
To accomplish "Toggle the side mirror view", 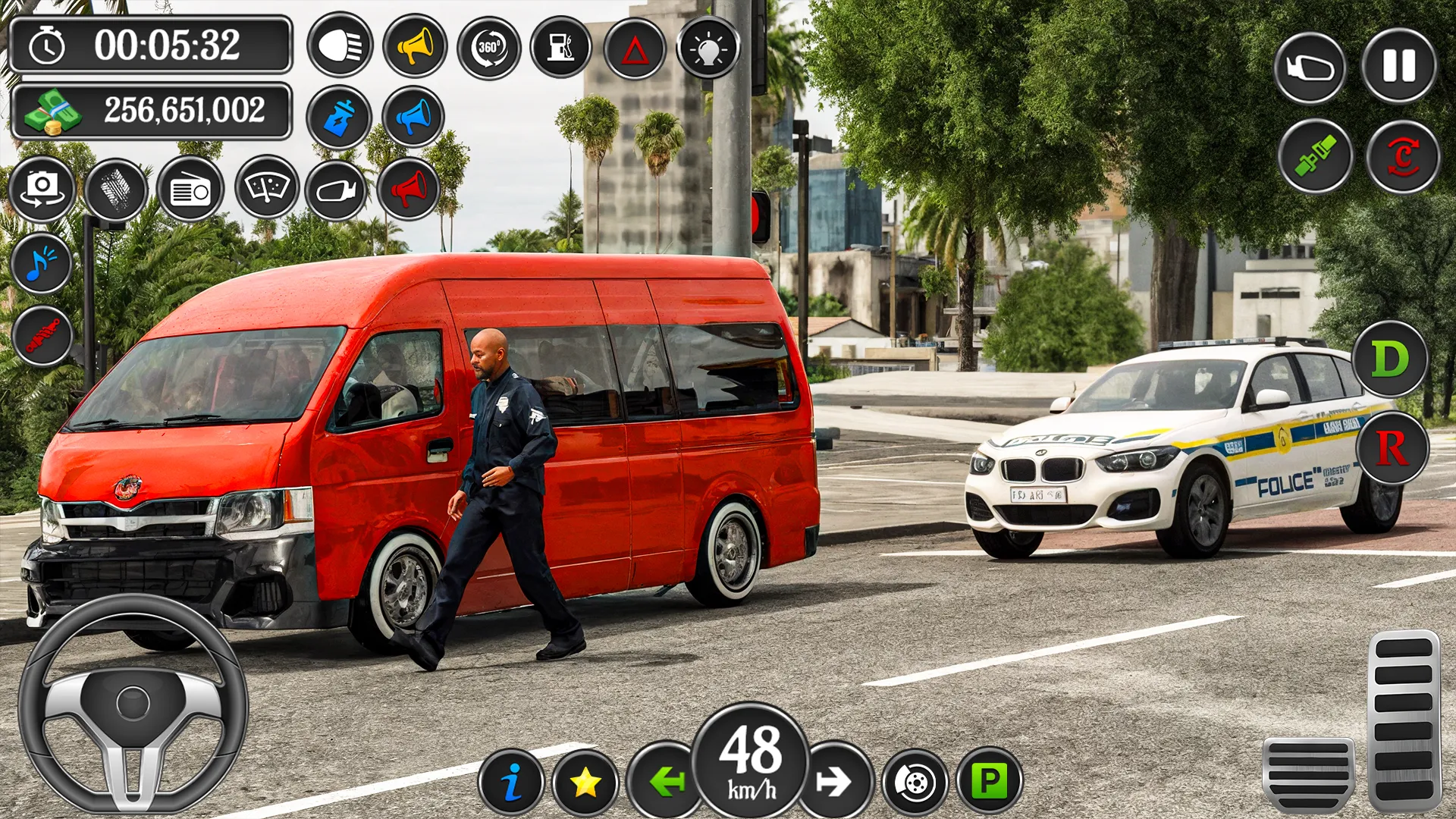I will point(1312,68).
